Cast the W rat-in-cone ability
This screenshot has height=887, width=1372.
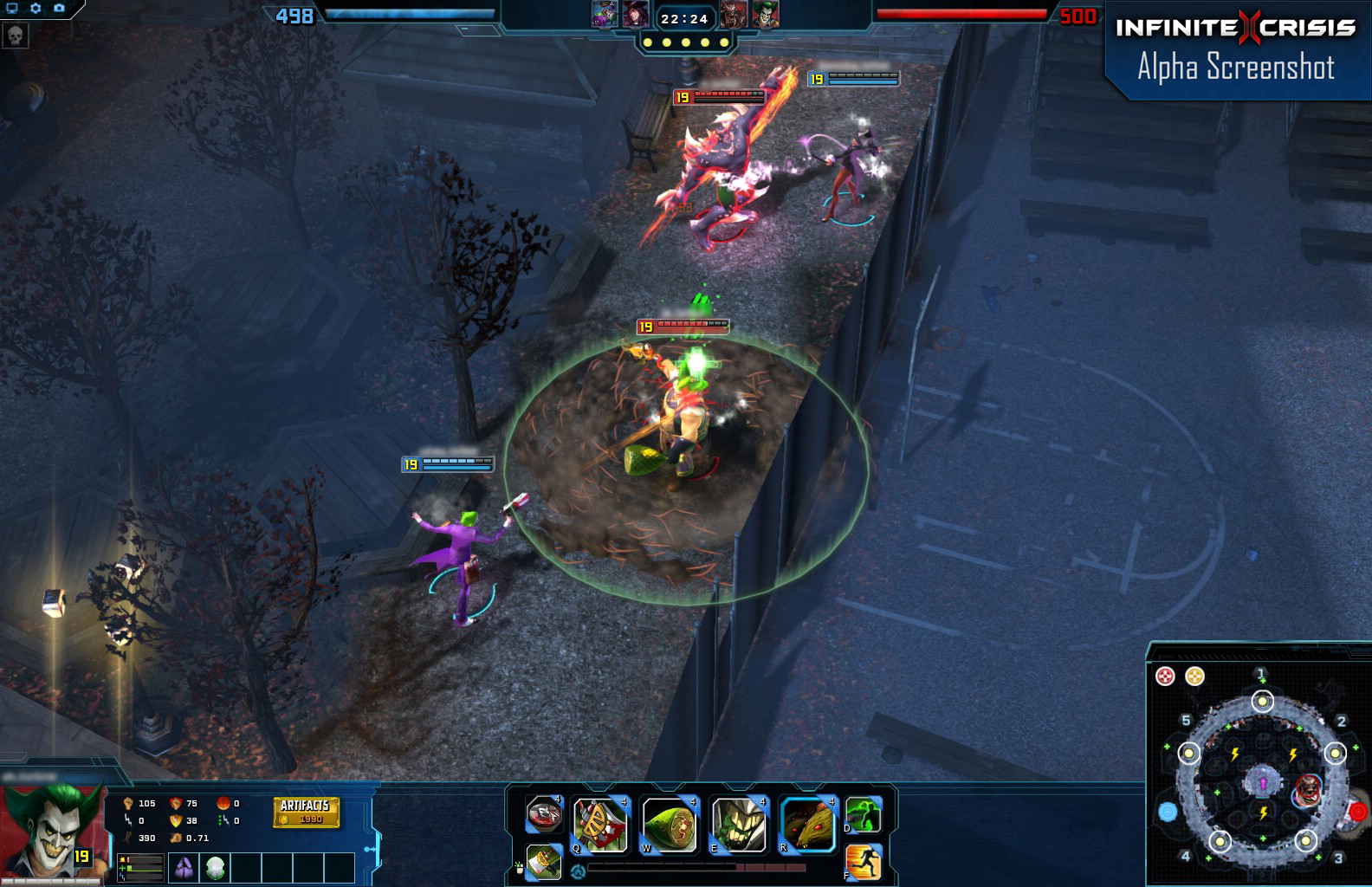[x=670, y=821]
